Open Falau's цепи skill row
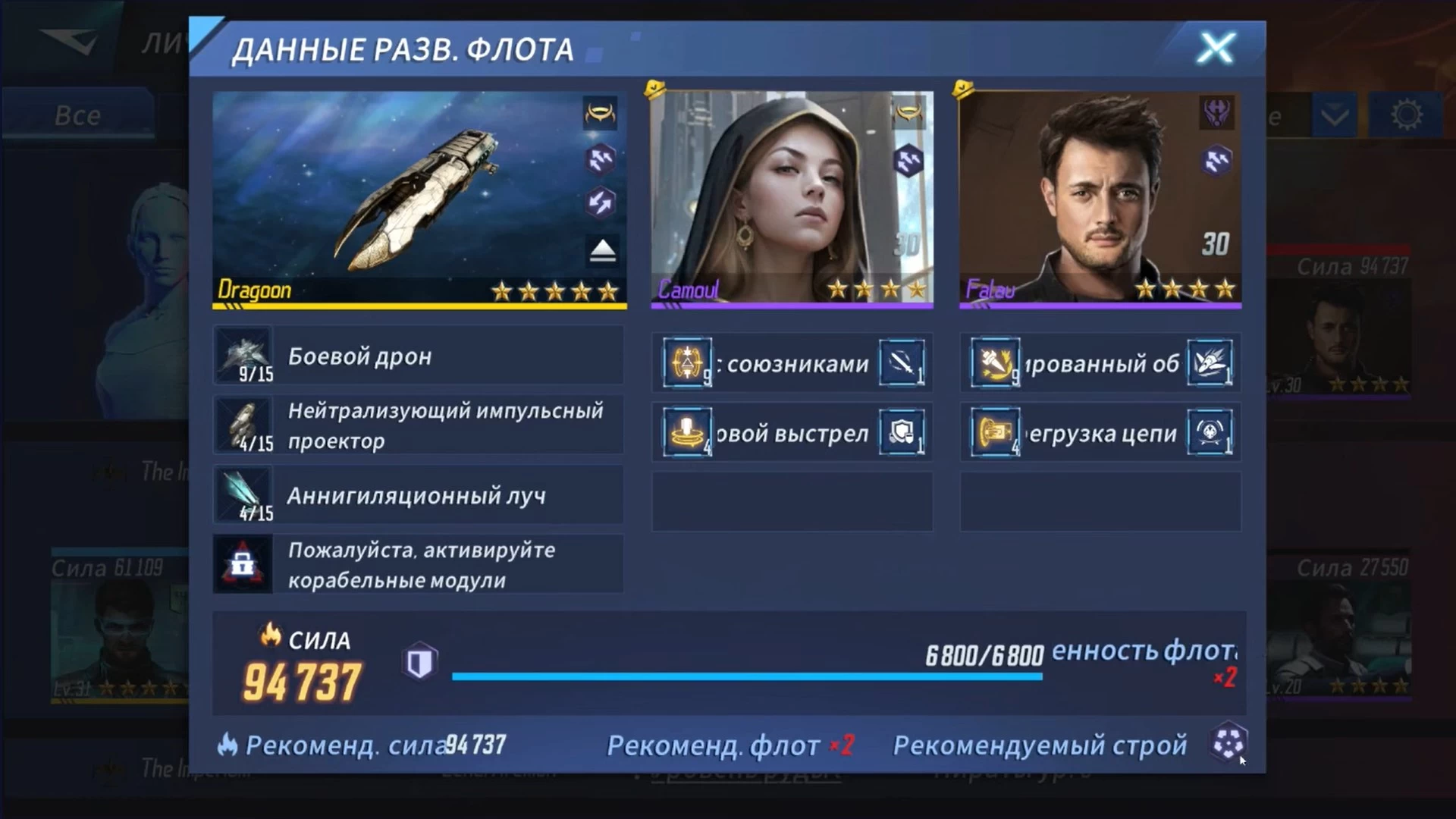This screenshot has width=1456, height=819. [1100, 433]
